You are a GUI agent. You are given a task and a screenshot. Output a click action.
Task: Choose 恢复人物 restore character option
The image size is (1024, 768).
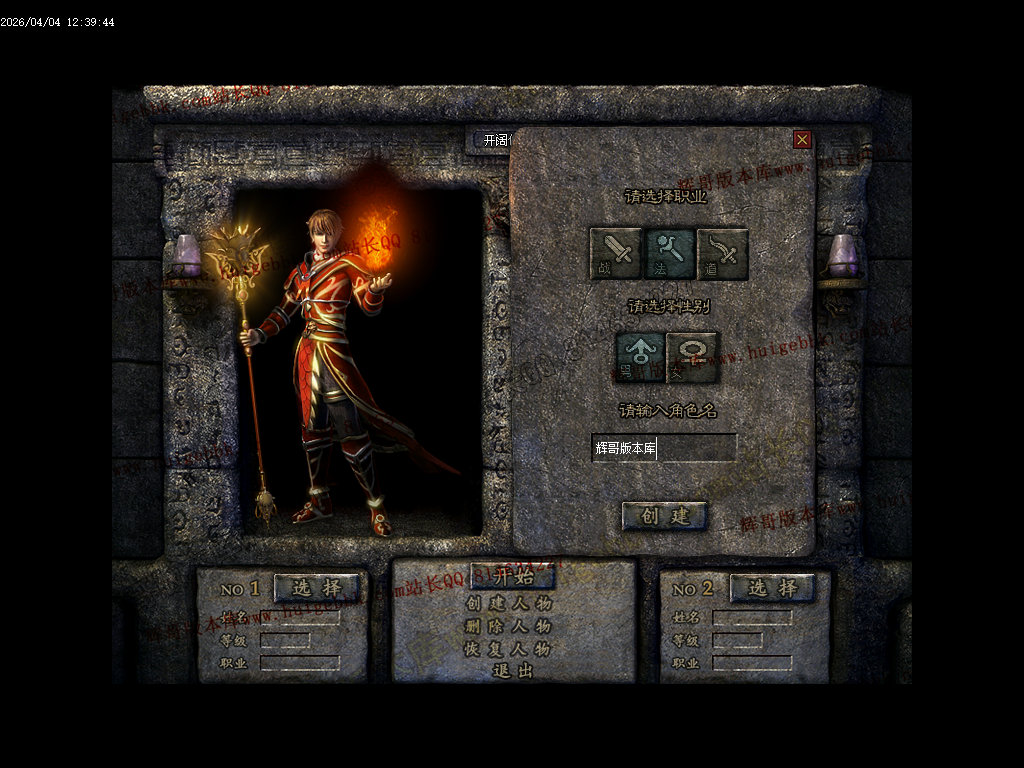tap(509, 649)
